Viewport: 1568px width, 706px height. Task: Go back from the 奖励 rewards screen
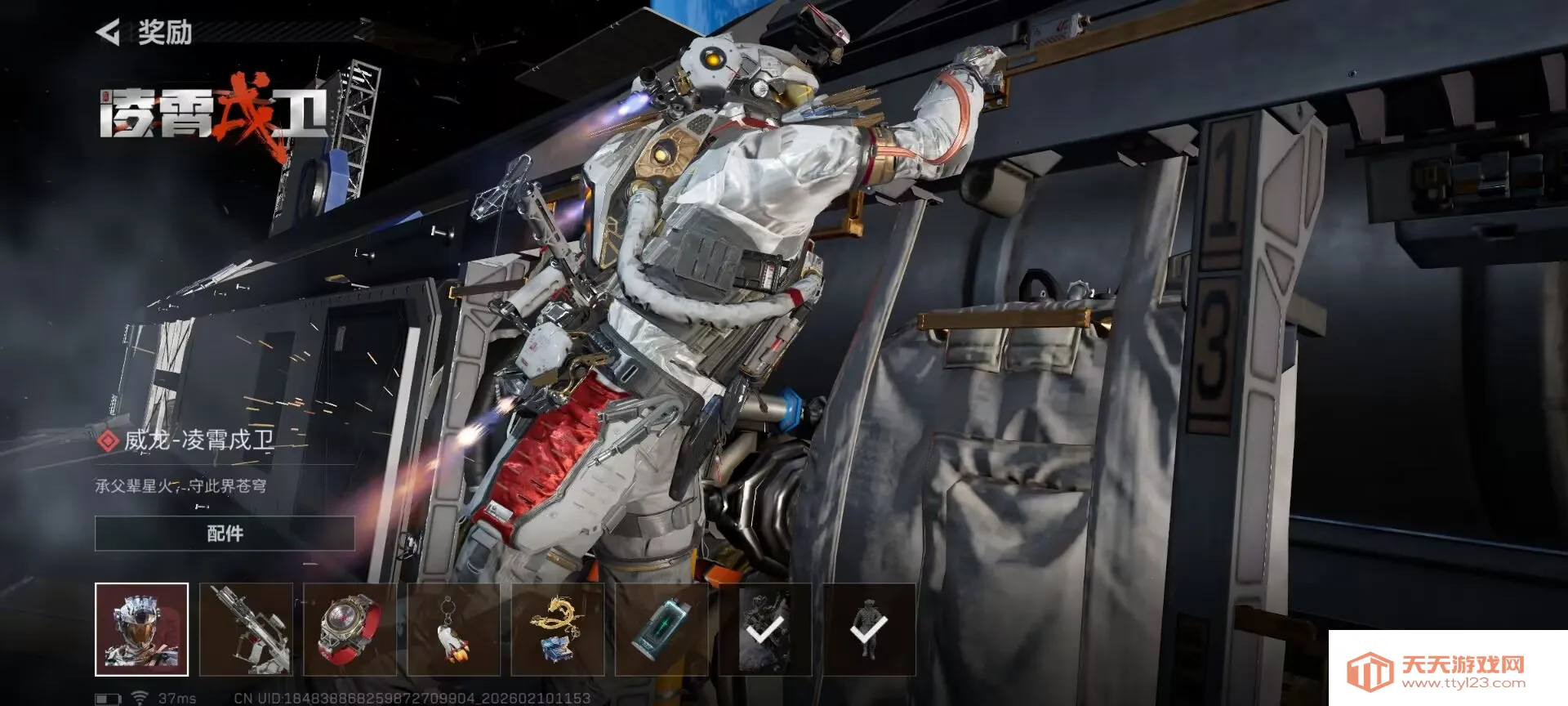pyautogui.click(x=109, y=33)
